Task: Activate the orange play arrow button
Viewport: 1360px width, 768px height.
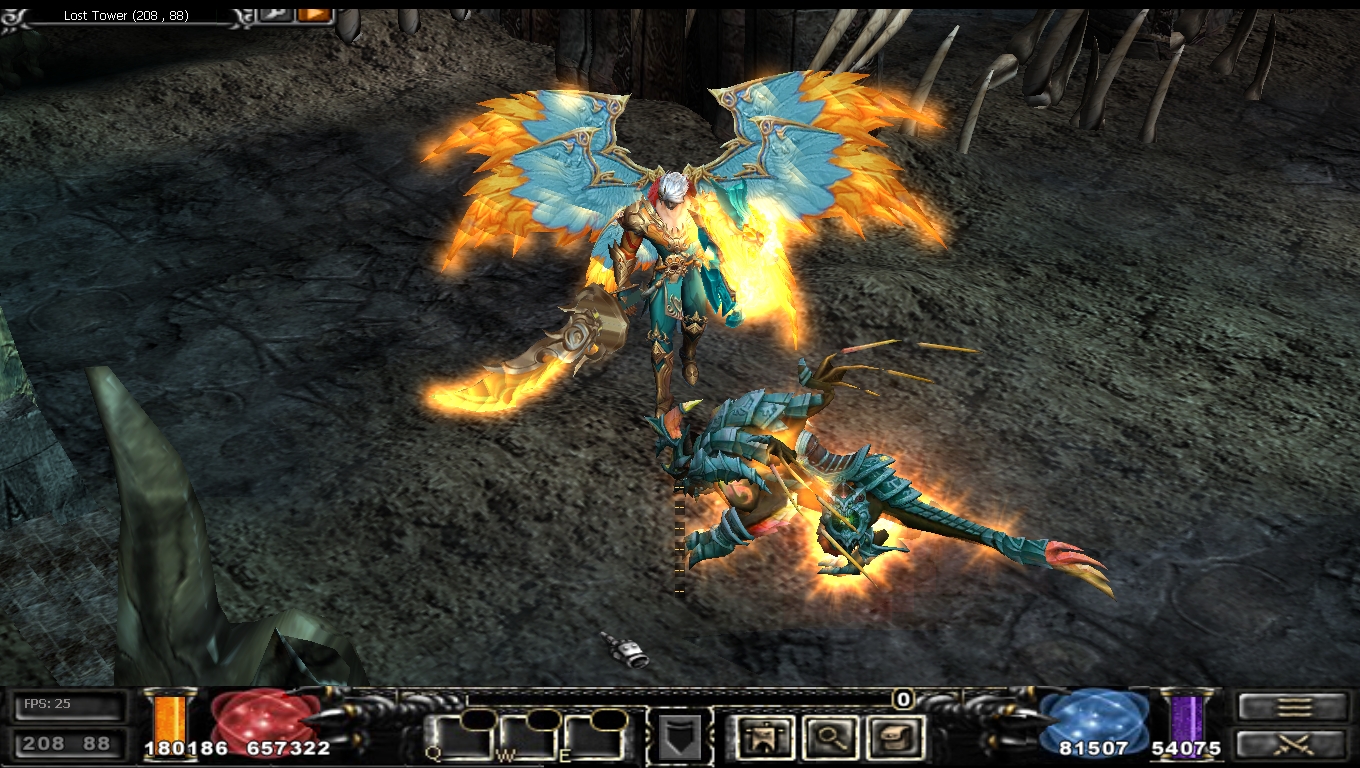Action: pos(314,14)
